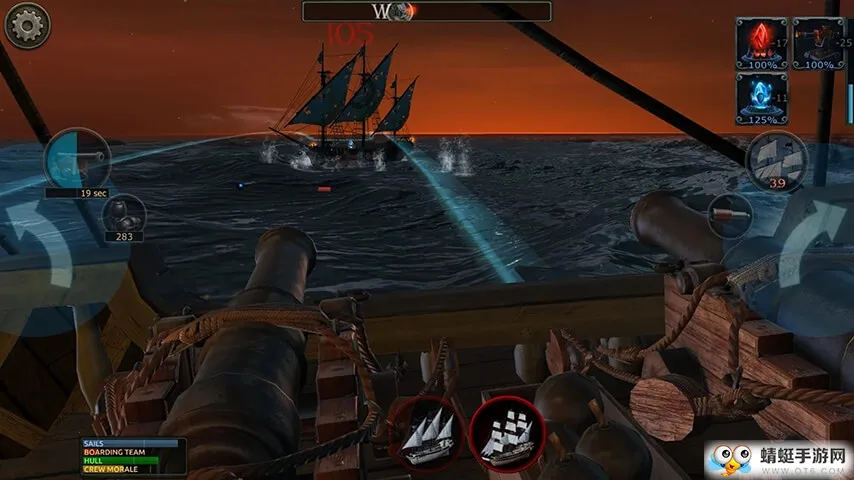Tap the sails control showing 39

coord(776,160)
